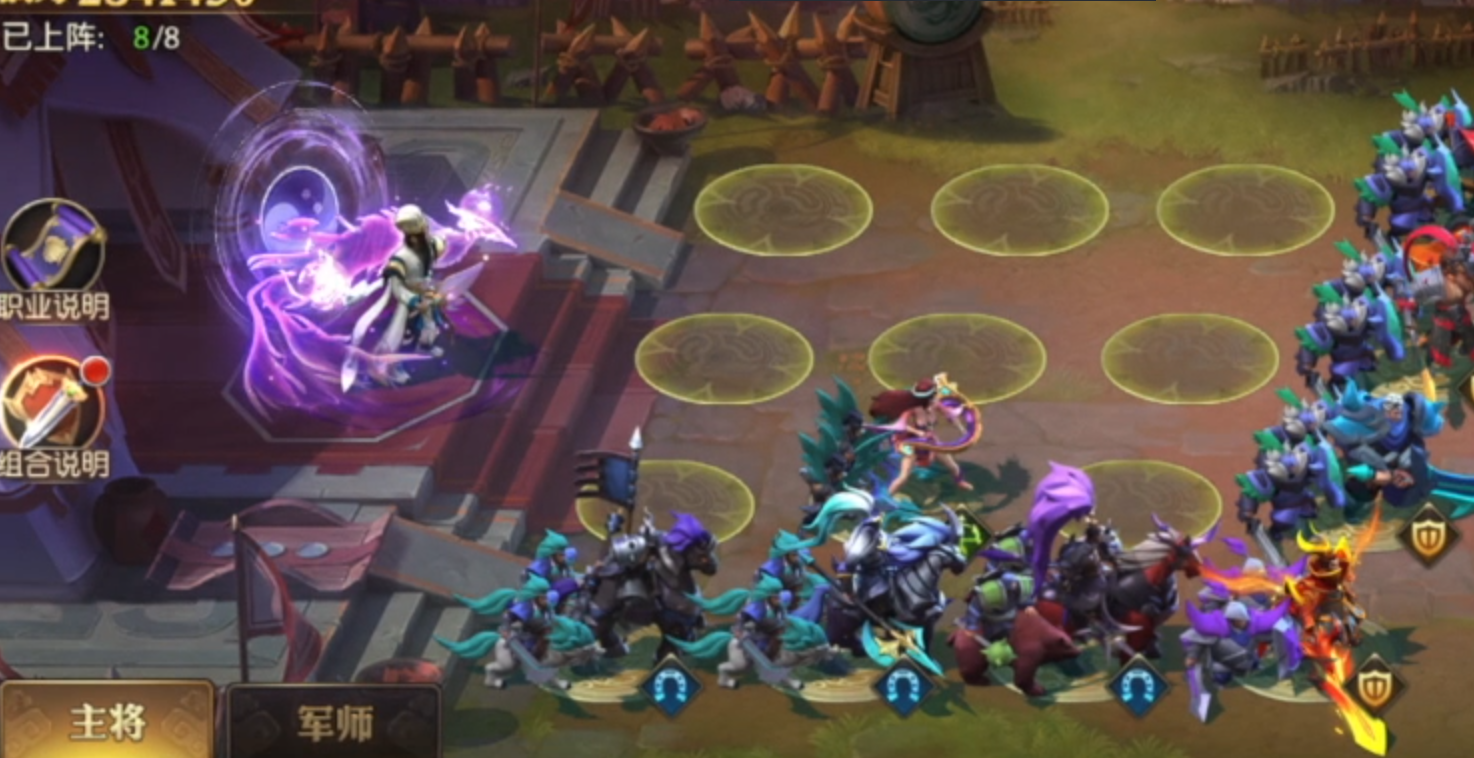Switch to the 军师 tab
1474x758 pixels.
coord(334,722)
